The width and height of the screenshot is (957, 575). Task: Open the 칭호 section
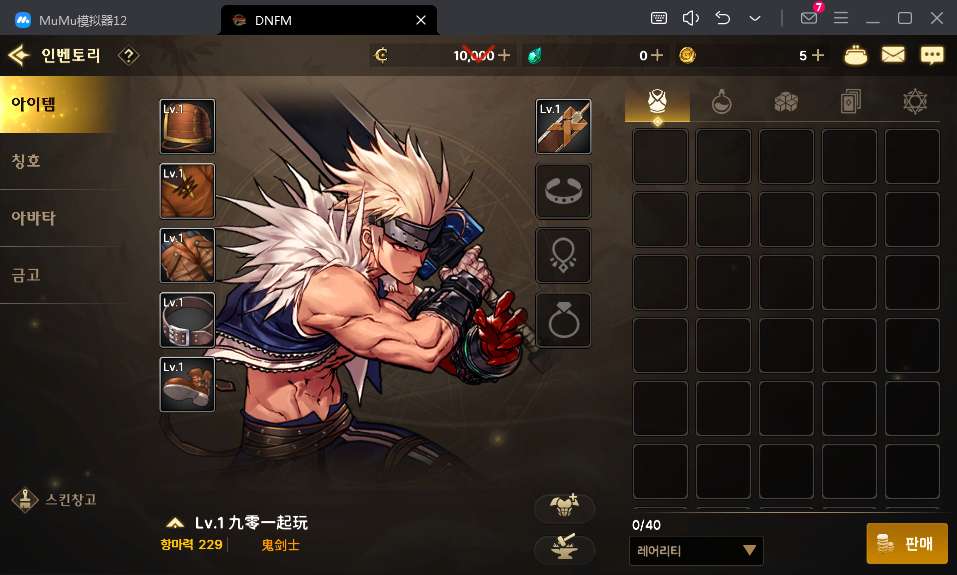click(x=60, y=160)
